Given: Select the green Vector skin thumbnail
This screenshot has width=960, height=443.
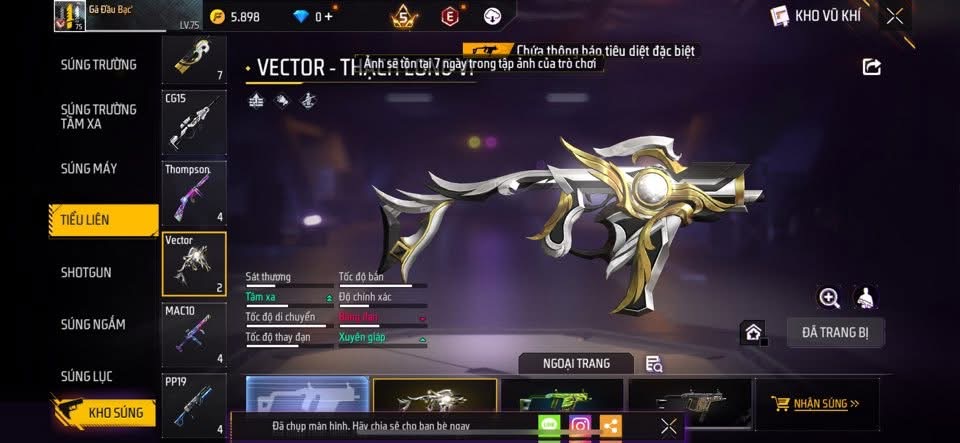Looking at the screenshot, I should click(562, 400).
